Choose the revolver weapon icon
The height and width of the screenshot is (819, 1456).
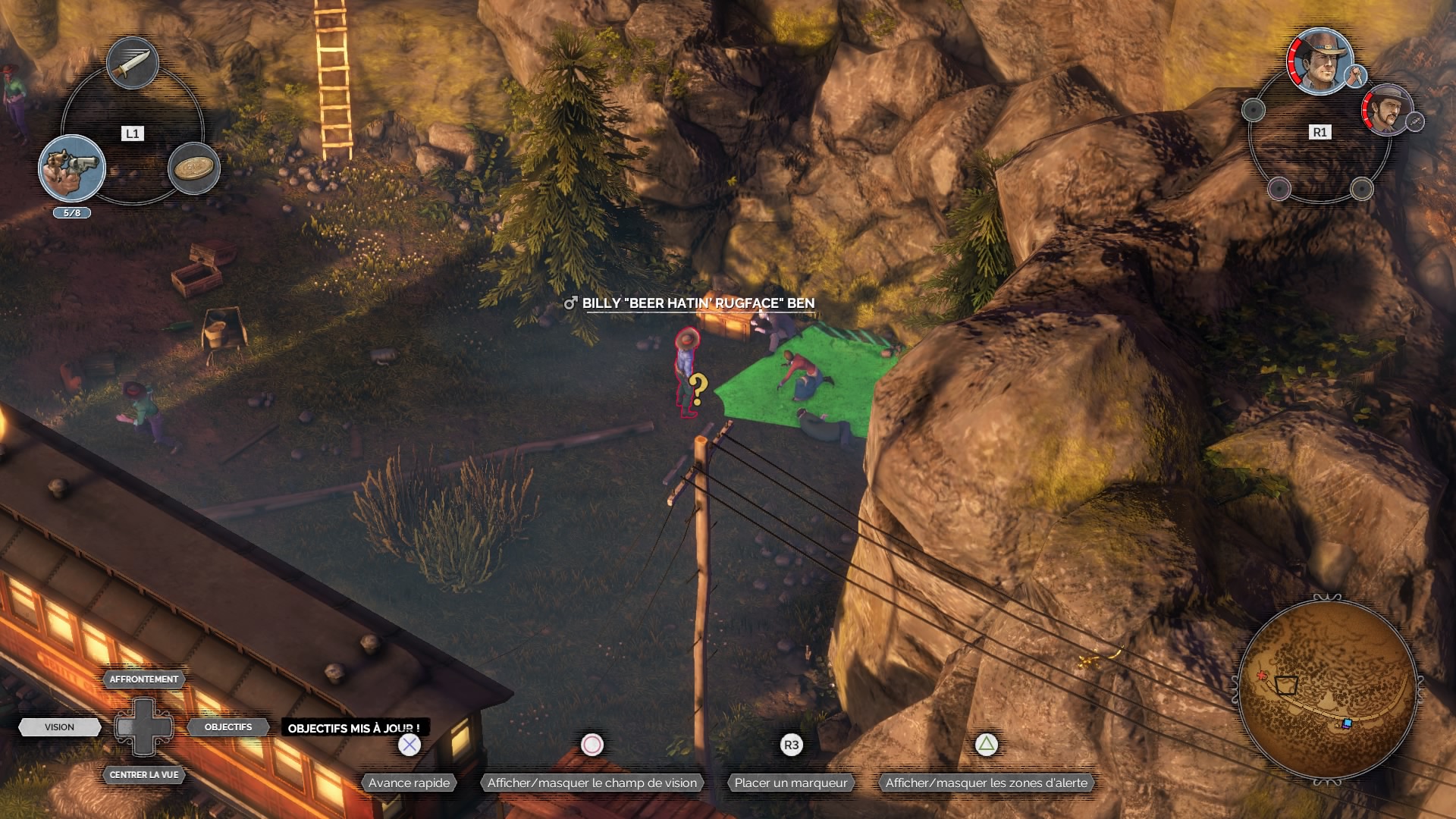(72, 168)
